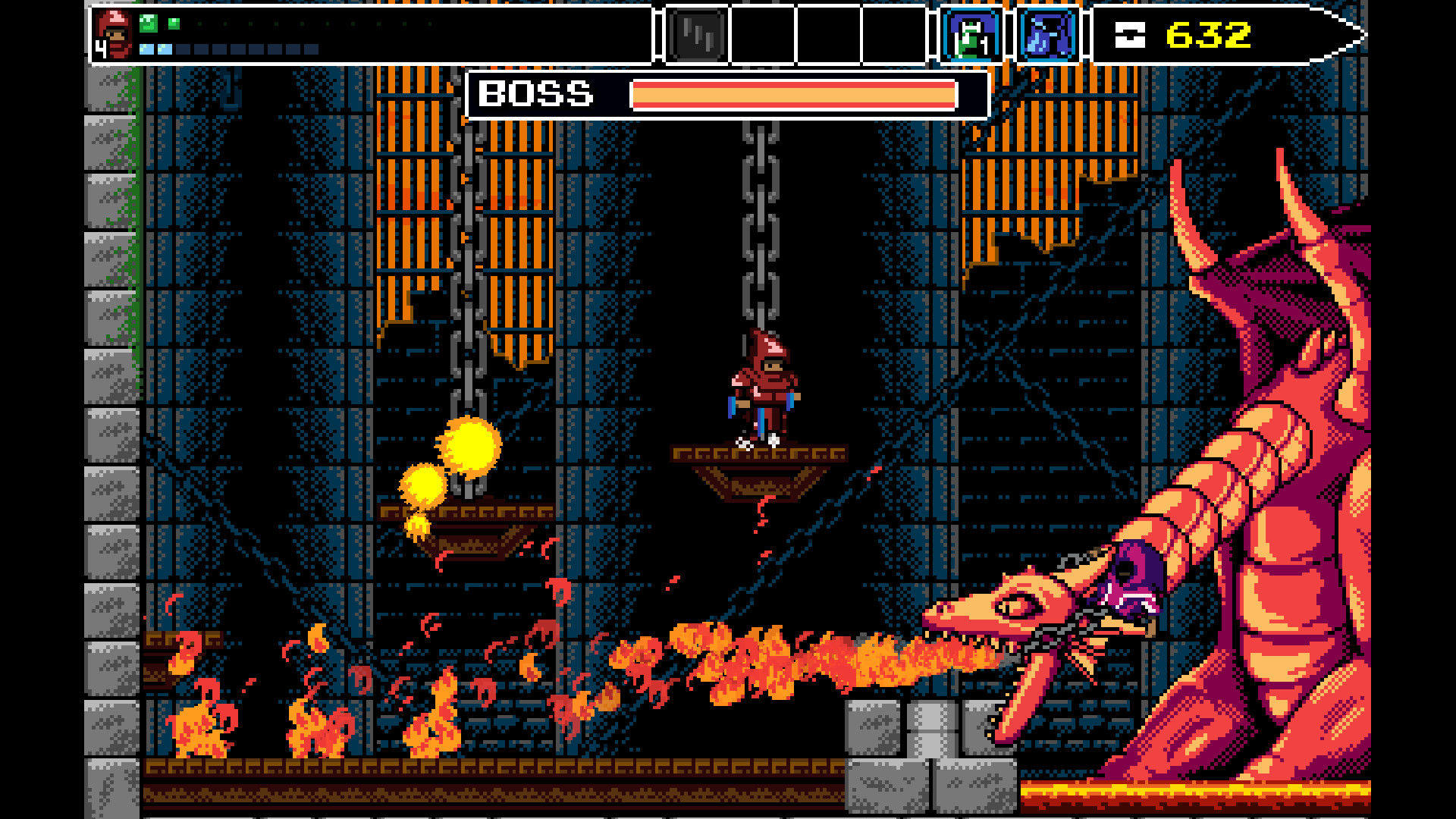Click the chain above the hanging platform
Screen dimensions: 1456x819
pyautogui.click(x=759, y=227)
